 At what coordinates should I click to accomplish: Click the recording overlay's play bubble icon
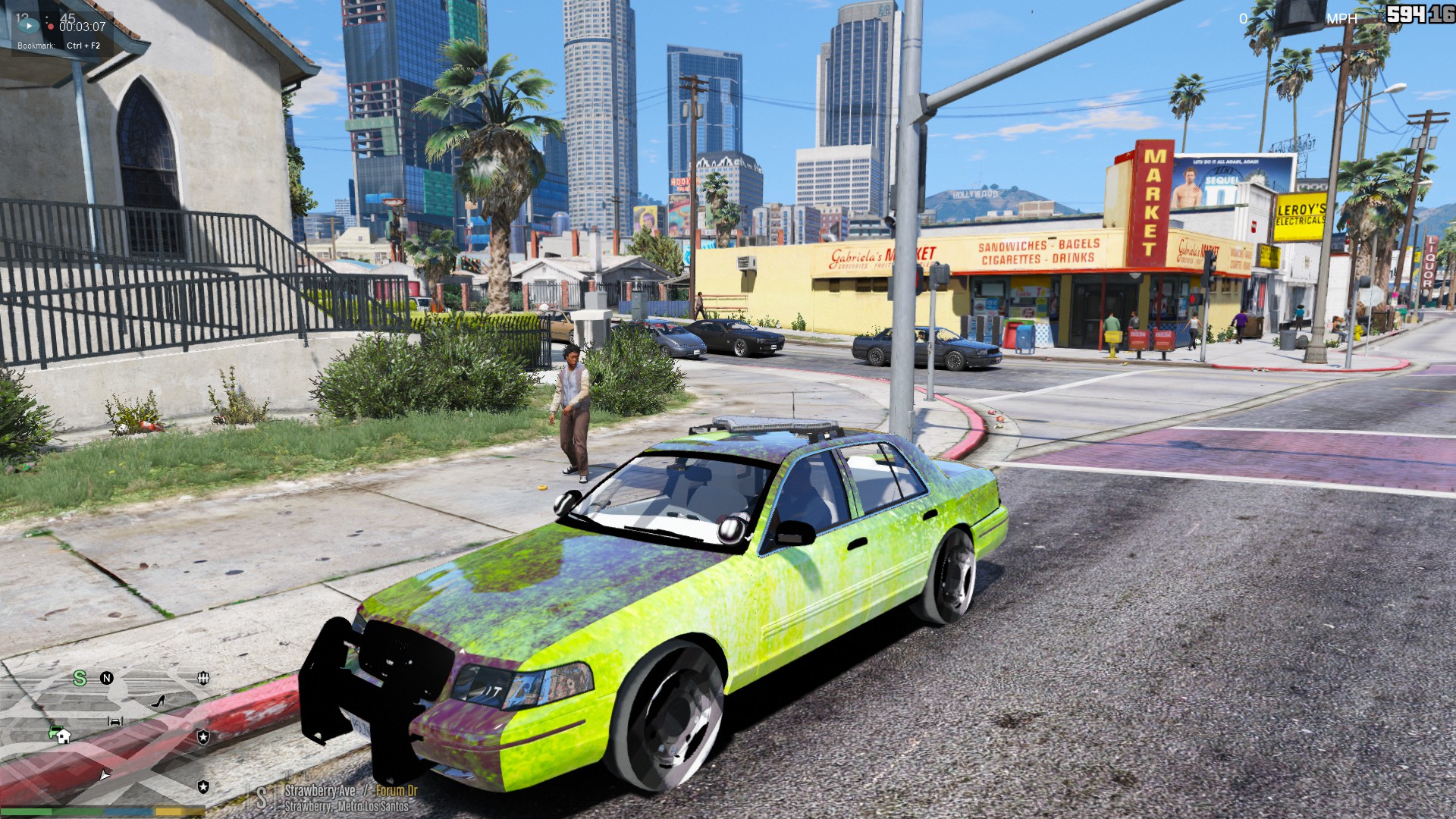[28, 26]
